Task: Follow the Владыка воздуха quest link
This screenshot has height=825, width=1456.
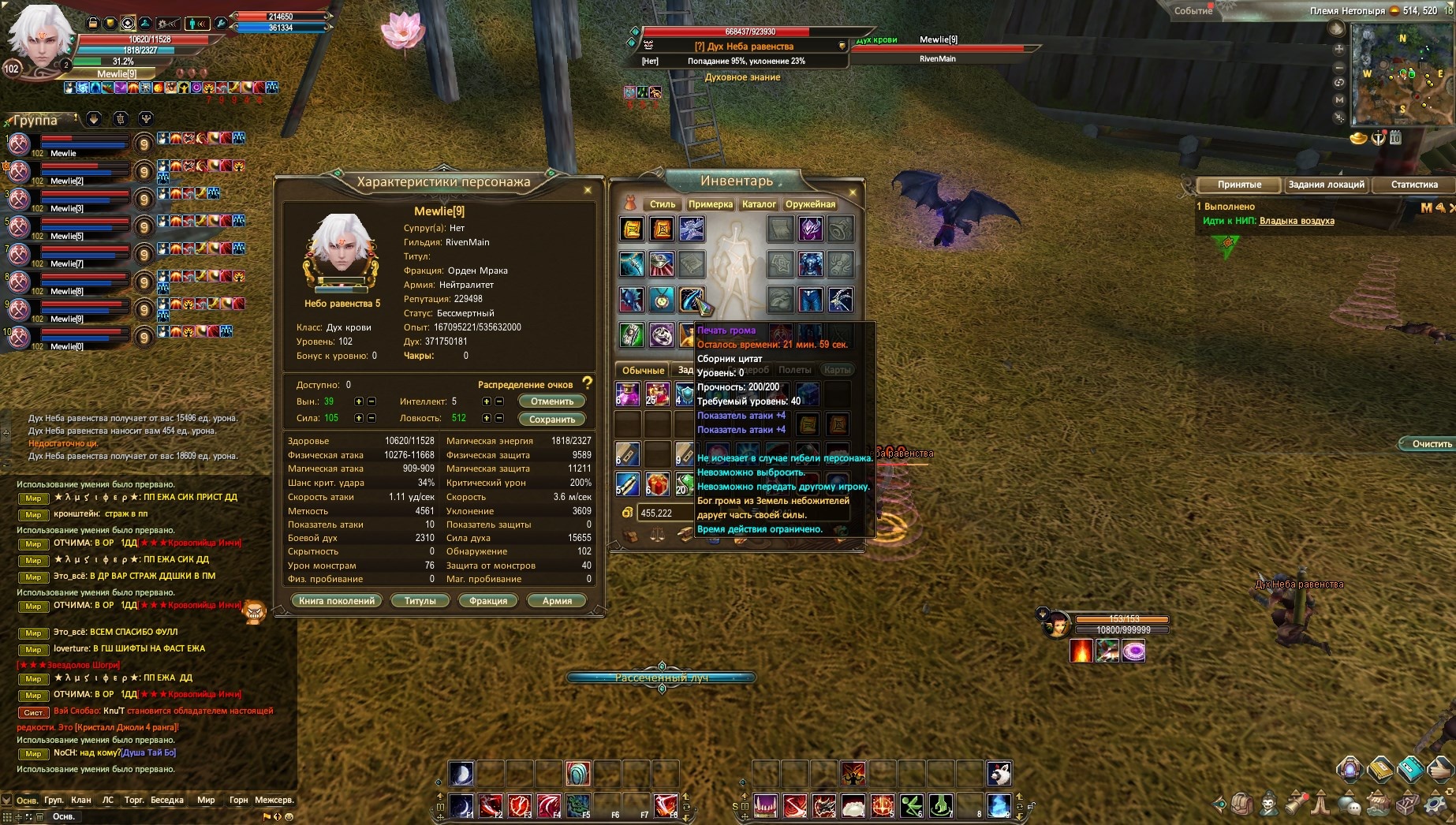Action: tap(1297, 221)
